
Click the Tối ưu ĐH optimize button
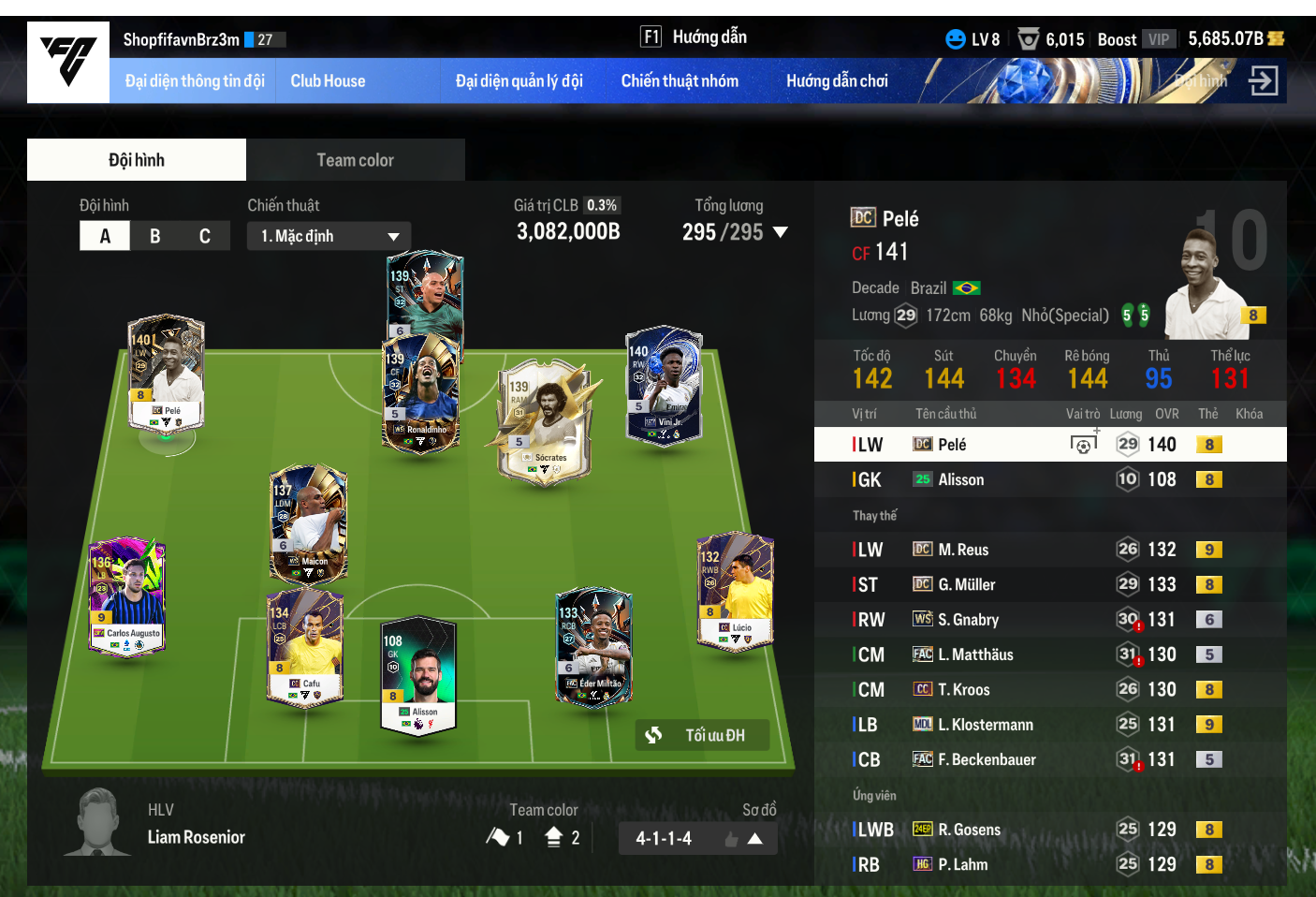point(702,735)
